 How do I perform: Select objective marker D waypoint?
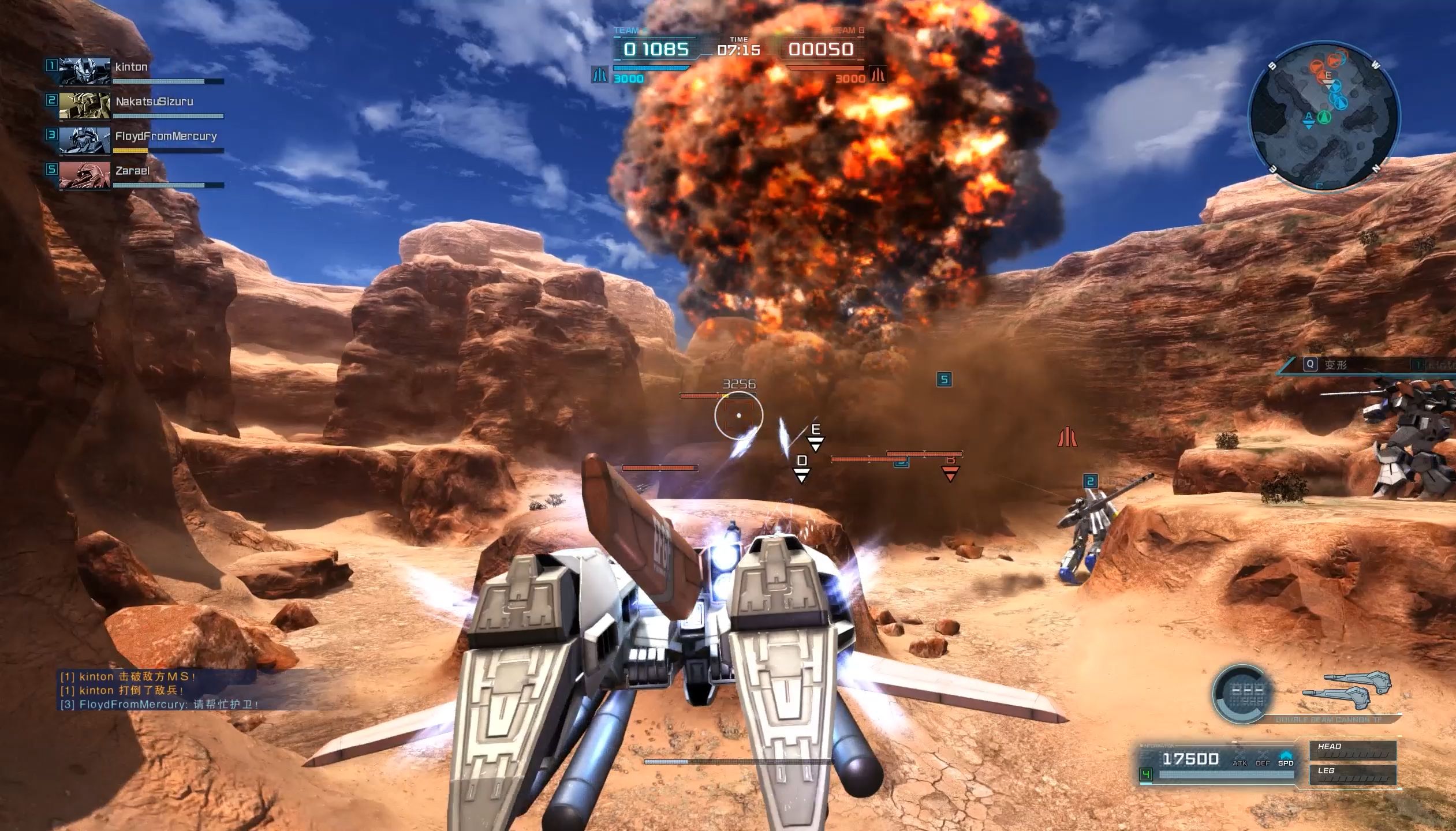801,467
